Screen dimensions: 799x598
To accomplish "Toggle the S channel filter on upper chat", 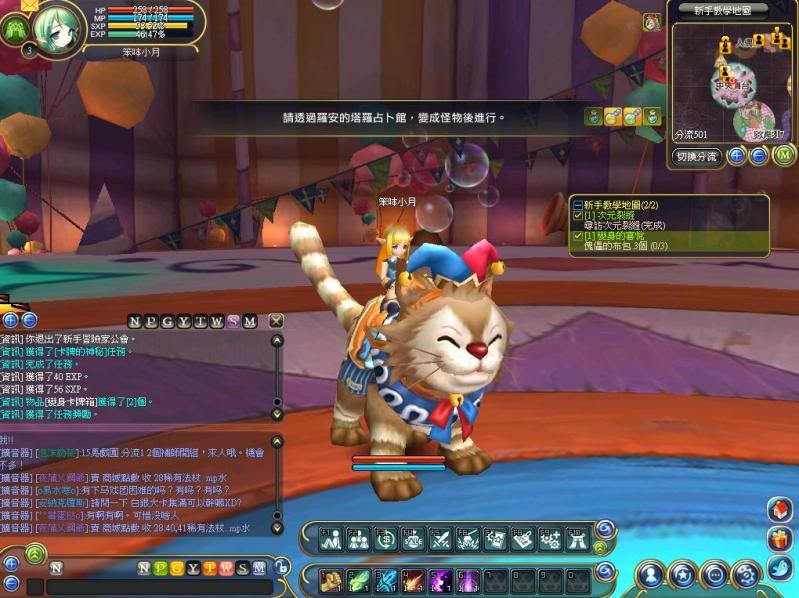I will pyautogui.click(x=233, y=321).
